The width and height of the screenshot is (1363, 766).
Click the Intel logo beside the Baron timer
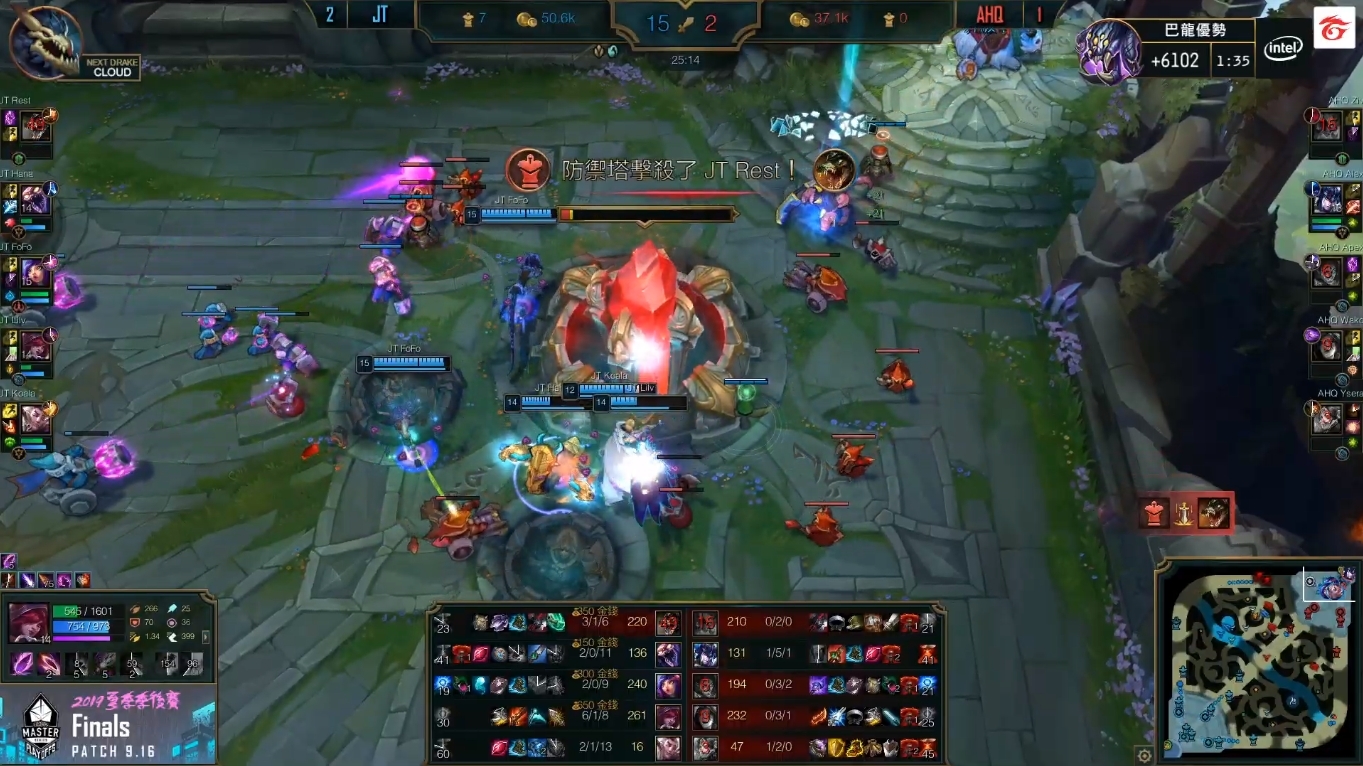coord(1283,47)
